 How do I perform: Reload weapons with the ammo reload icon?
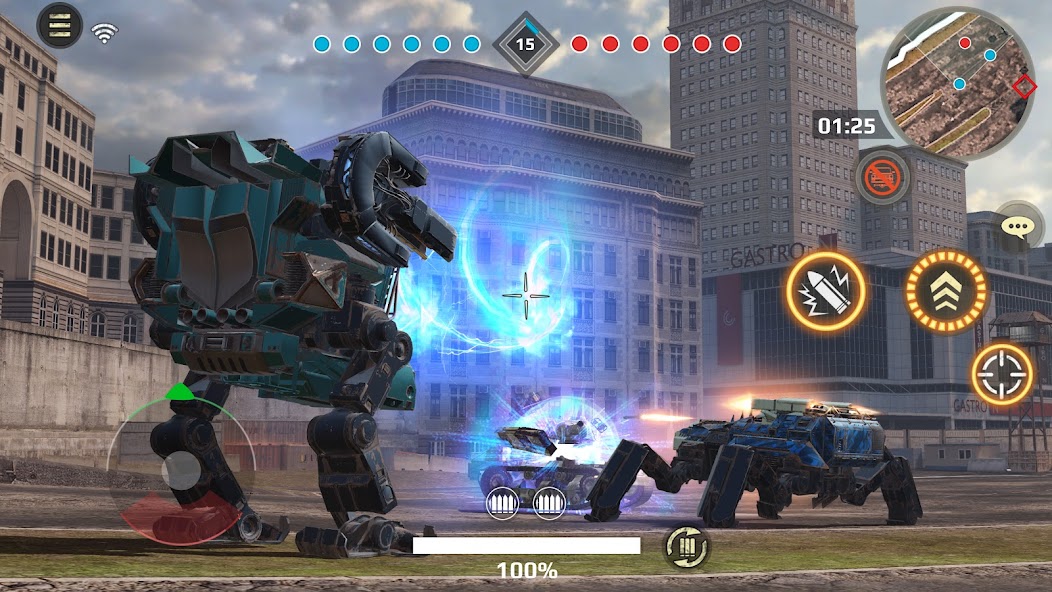(x=687, y=546)
